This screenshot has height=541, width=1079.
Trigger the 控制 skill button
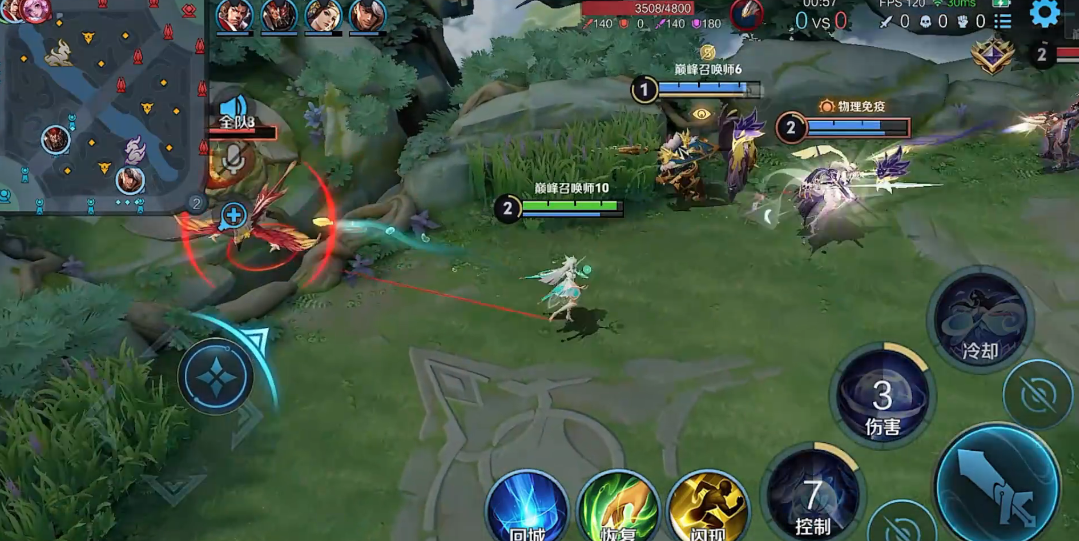pyautogui.click(x=812, y=495)
